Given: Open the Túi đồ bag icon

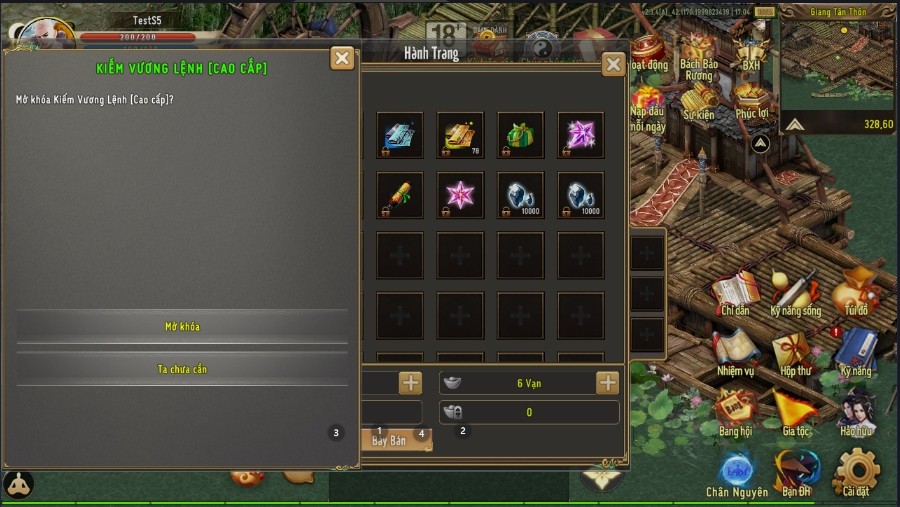Looking at the screenshot, I should click(856, 293).
